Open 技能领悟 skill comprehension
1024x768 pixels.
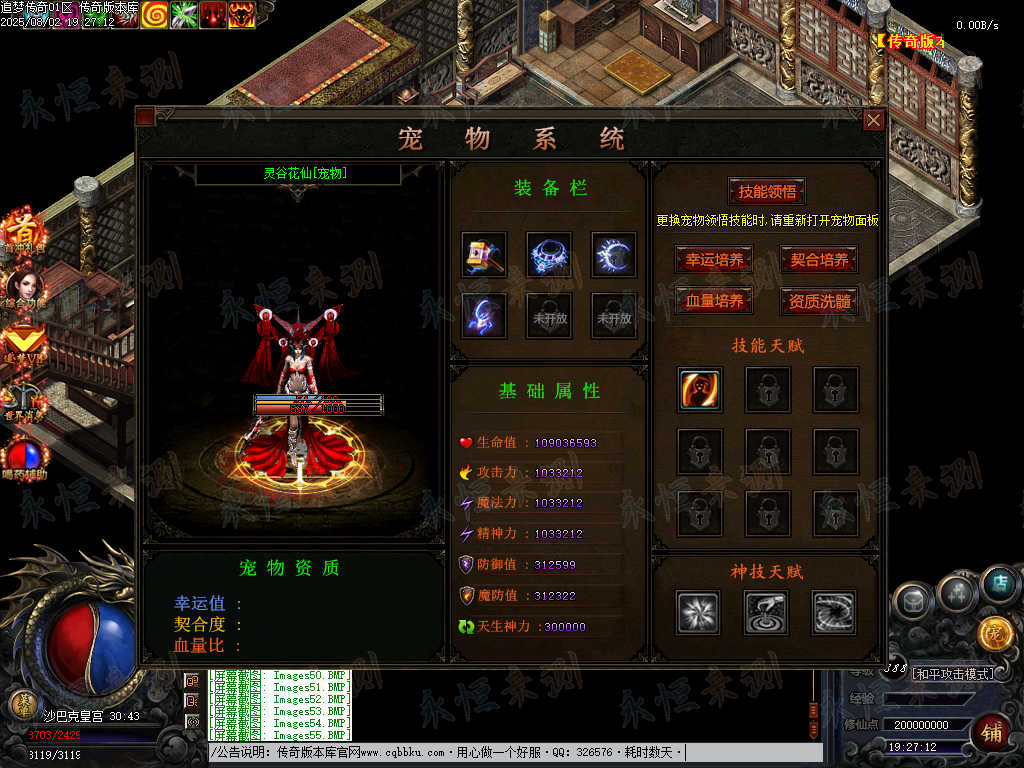coord(766,192)
